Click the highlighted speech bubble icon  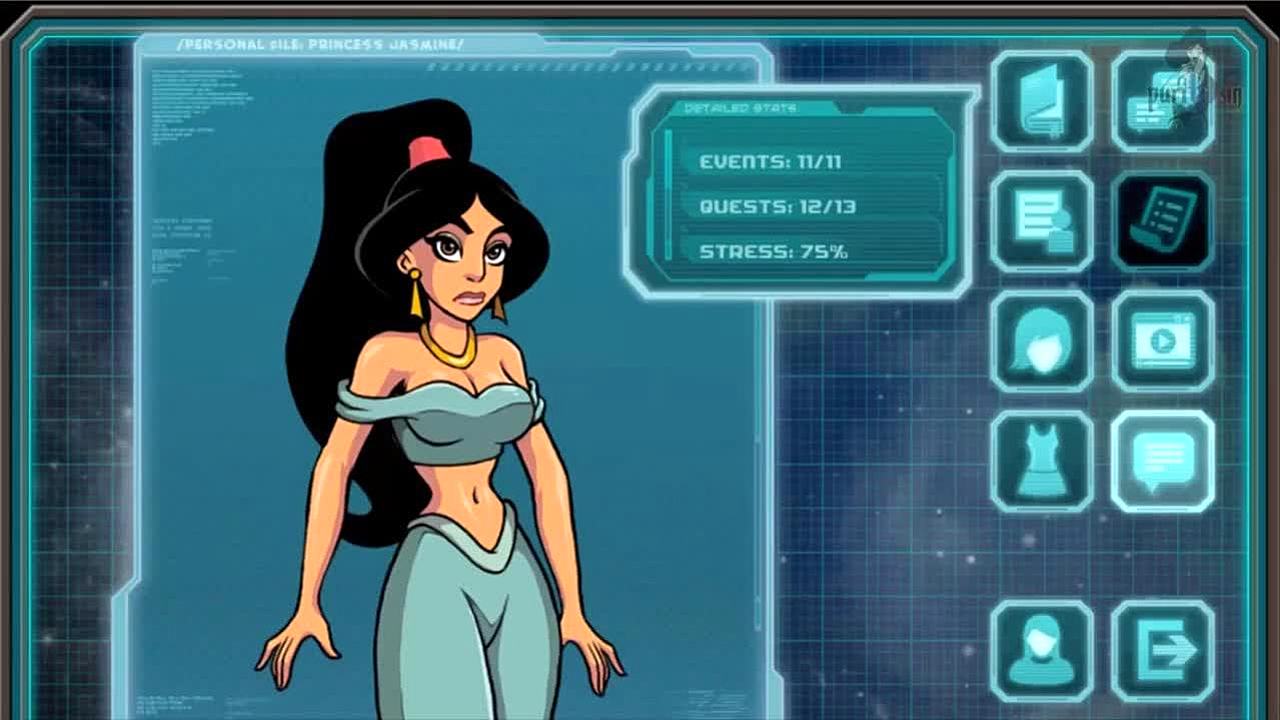[1163, 461]
